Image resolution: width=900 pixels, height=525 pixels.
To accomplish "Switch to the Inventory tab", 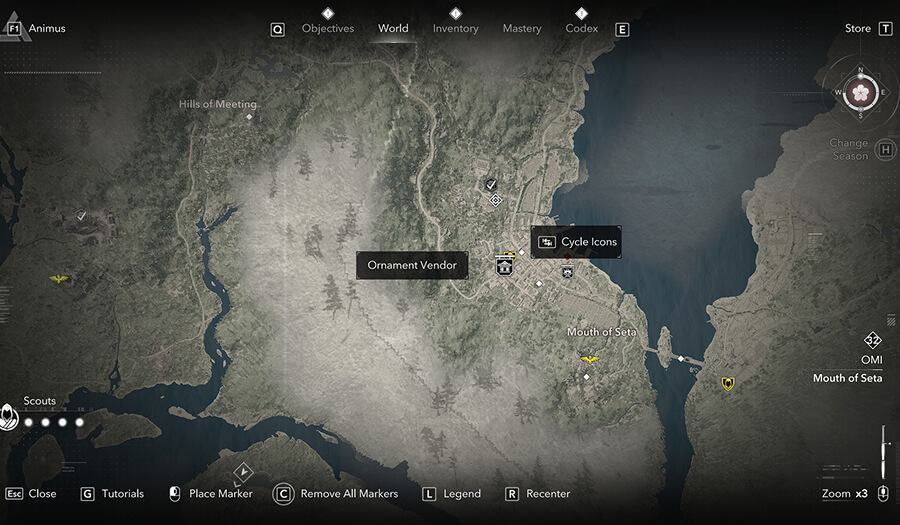I will (455, 29).
